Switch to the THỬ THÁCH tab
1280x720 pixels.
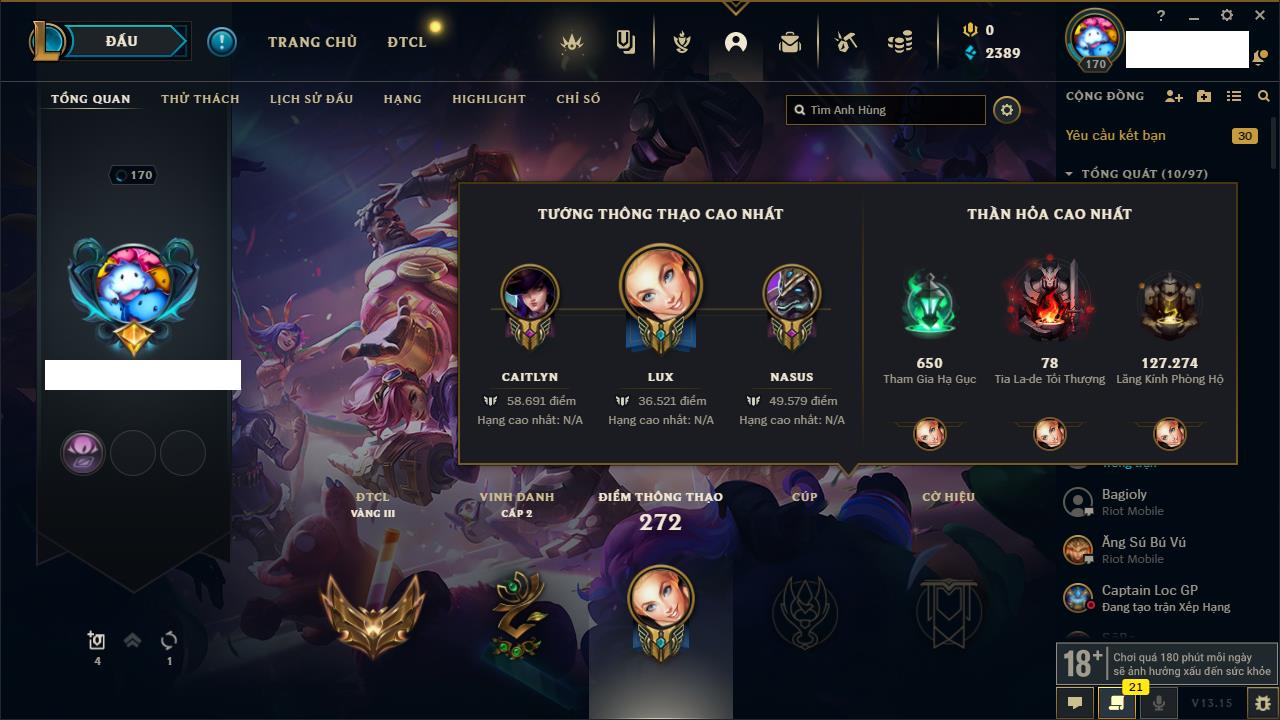coord(200,99)
